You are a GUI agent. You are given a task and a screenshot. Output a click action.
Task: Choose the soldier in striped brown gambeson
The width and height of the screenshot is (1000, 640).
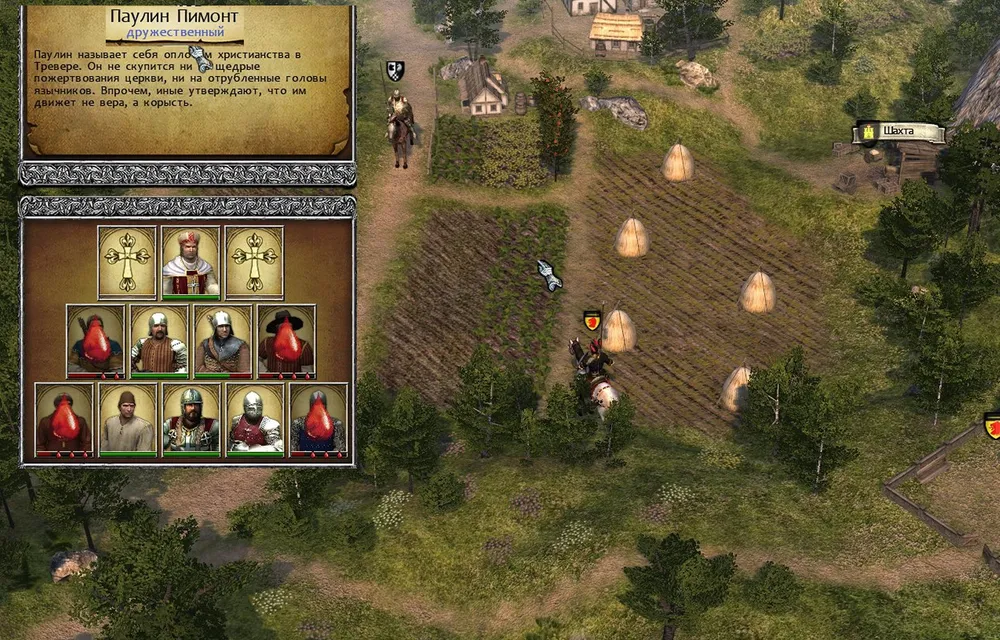pos(159,340)
